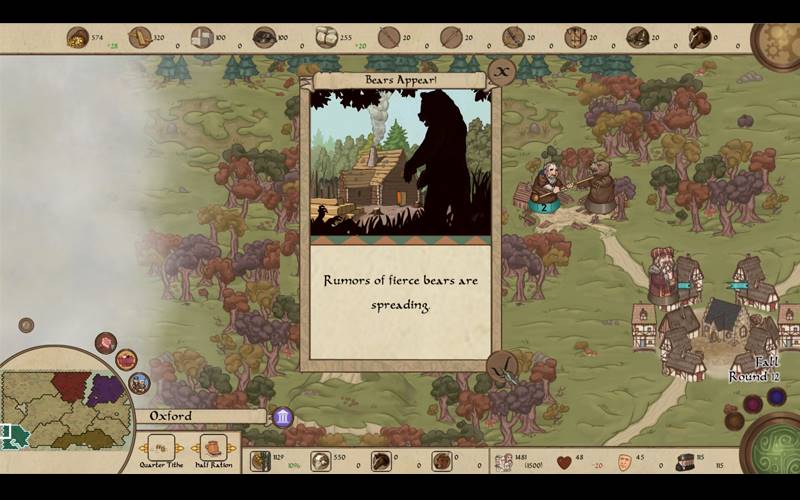Click the gold resource icon
This screenshot has width=800, height=500.
click(x=77, y=38)
